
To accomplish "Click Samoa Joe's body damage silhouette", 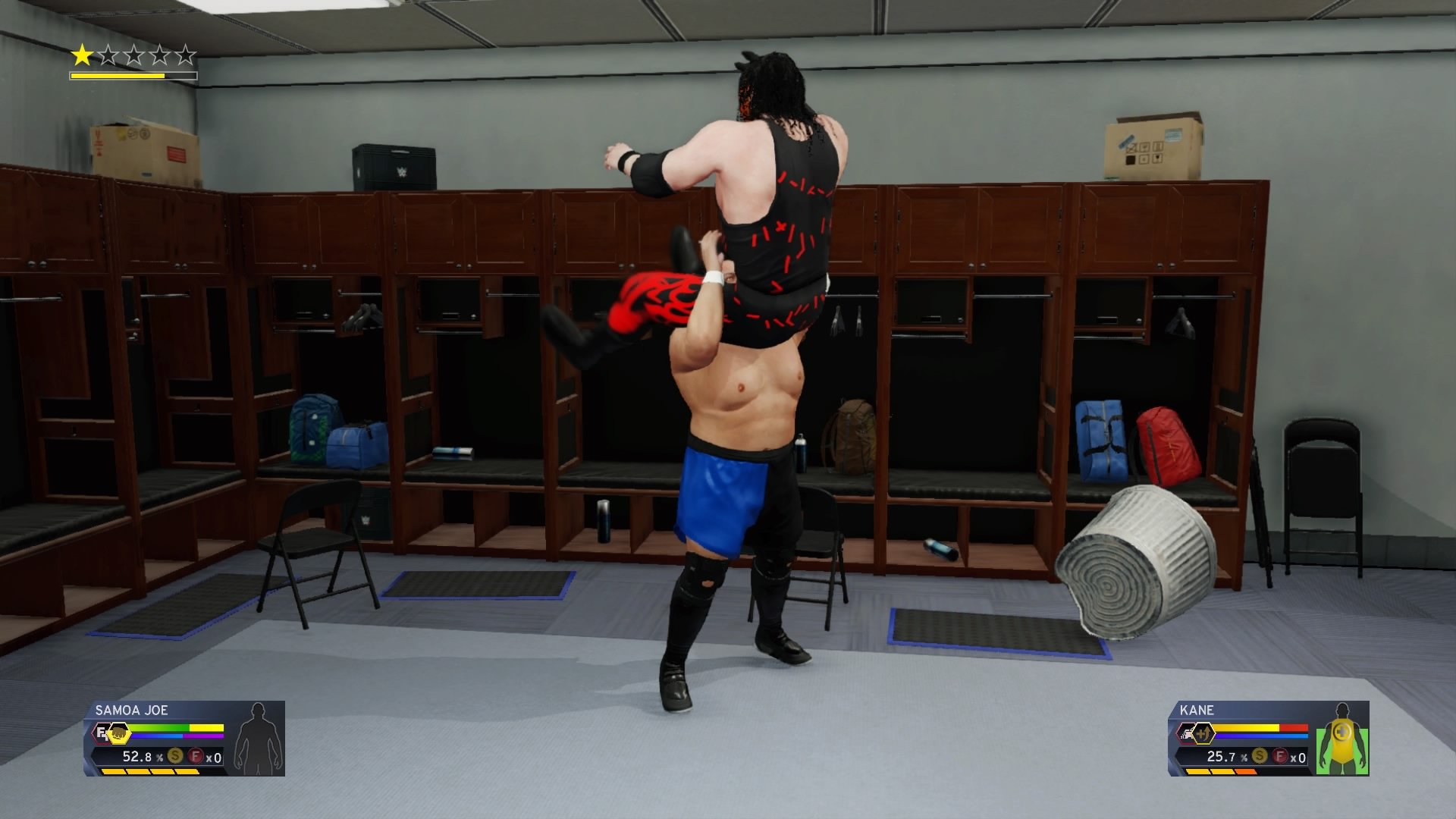I will coord(259,739).
